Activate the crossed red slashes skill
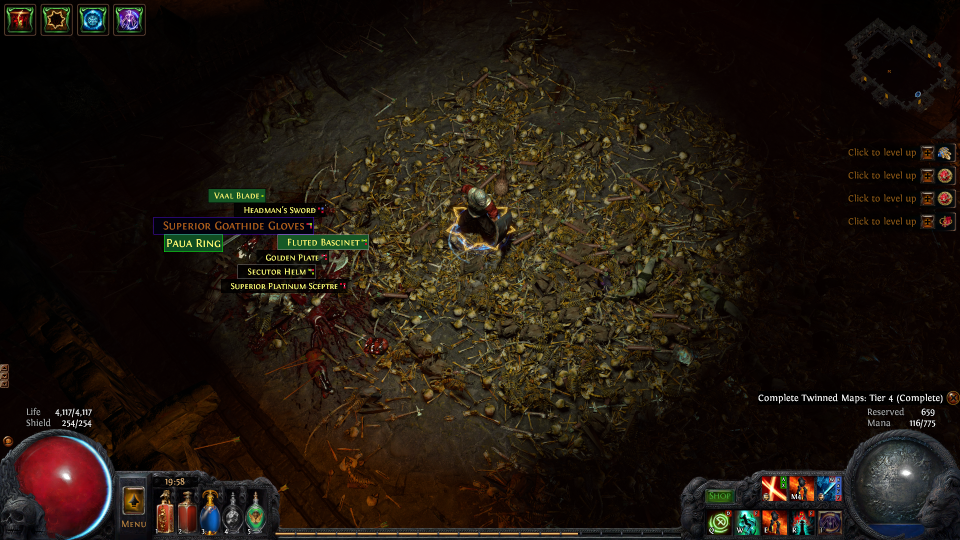Screen dimensions: 960x540 coord(774,489)
